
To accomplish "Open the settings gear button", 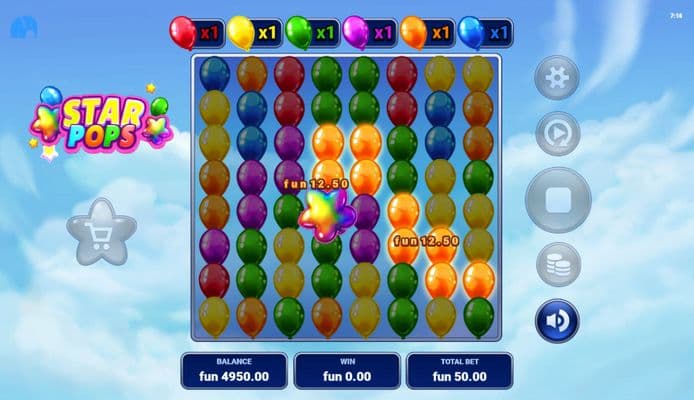I will pyautogui.click(x=557, y=77).
